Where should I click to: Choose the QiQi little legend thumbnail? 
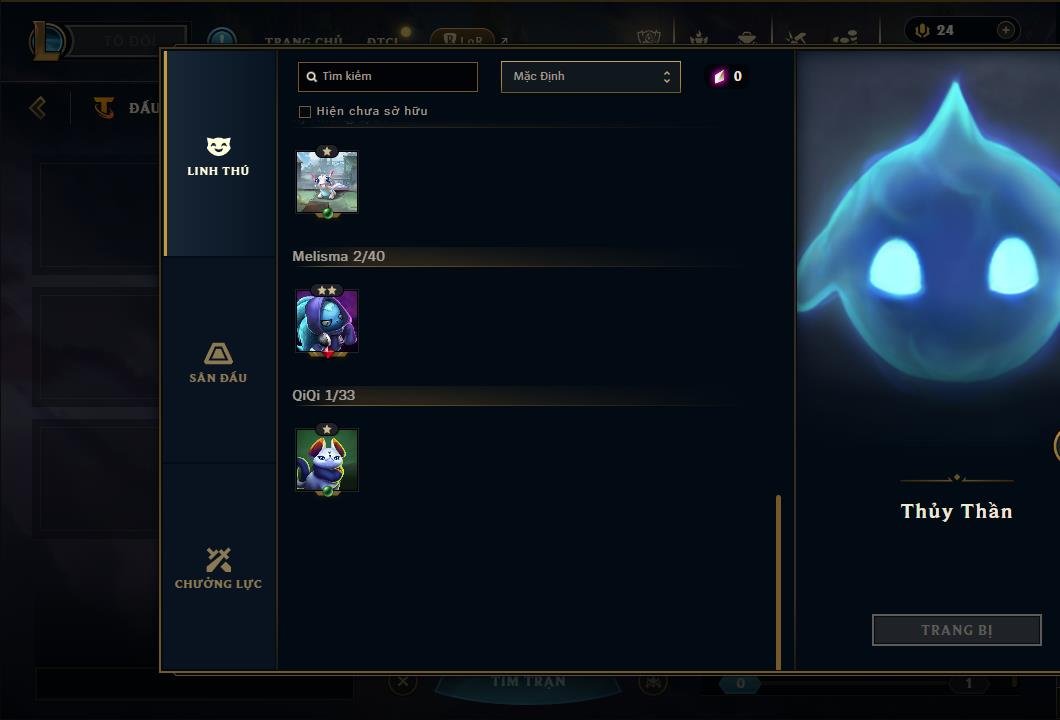327,460
